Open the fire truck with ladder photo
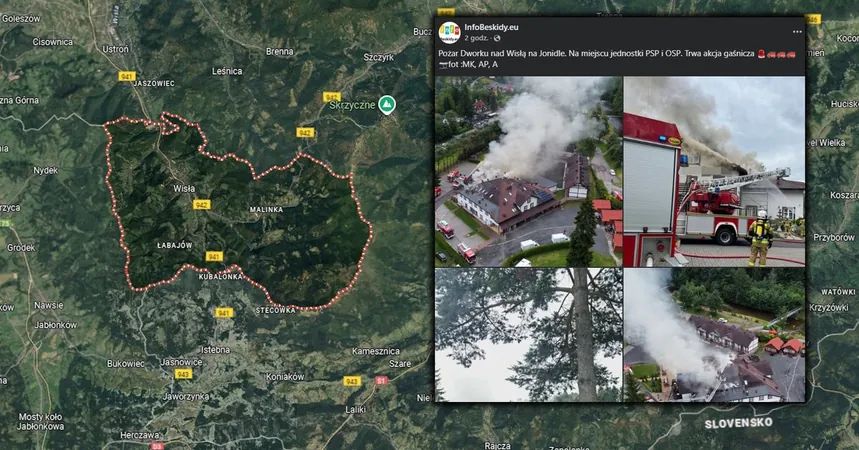The width and height of the screenshot is (859, 450). coord(714,171)
